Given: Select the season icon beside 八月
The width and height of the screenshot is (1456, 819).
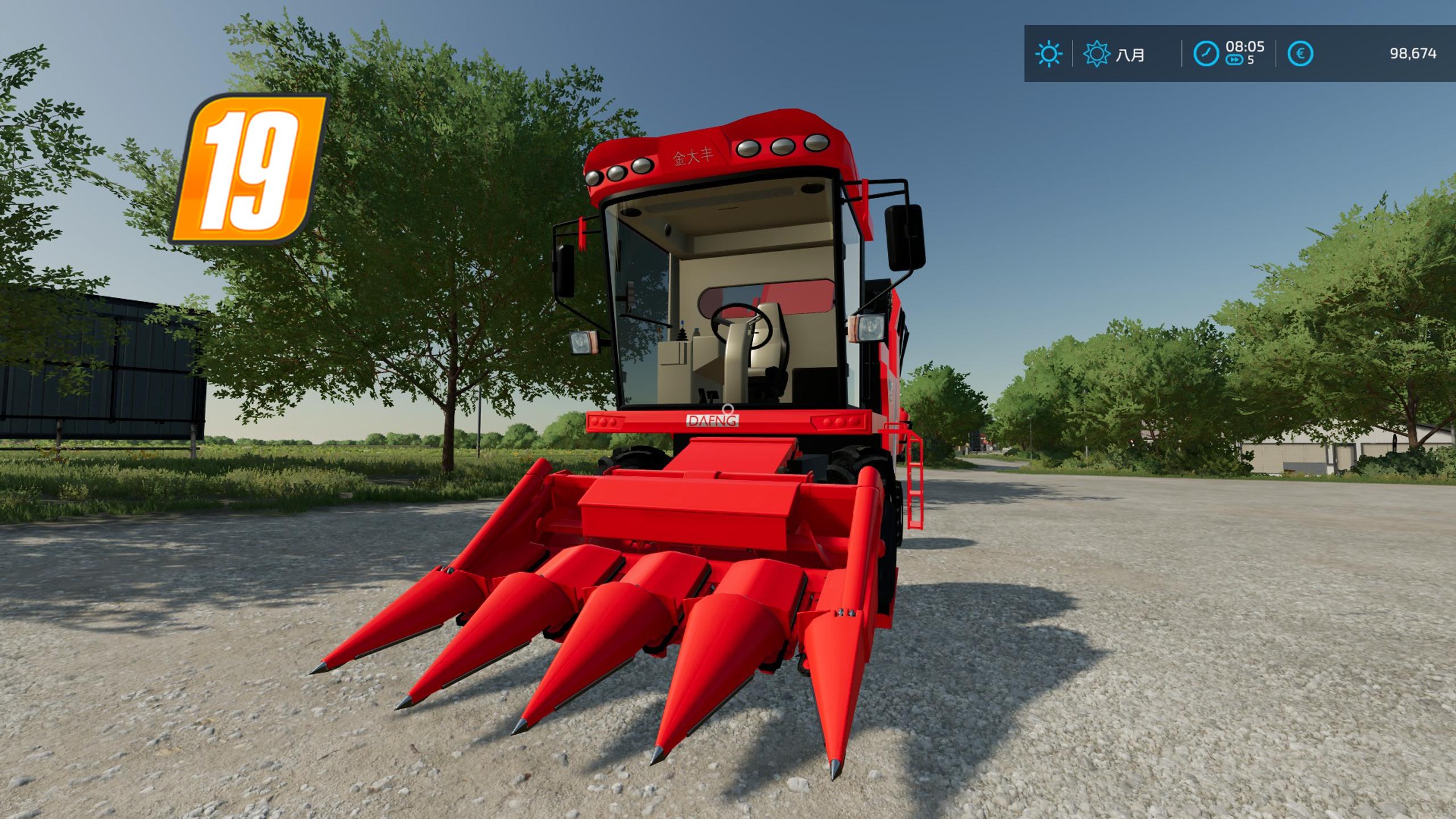Looking at the screenshot, I should pos(1096,54).
